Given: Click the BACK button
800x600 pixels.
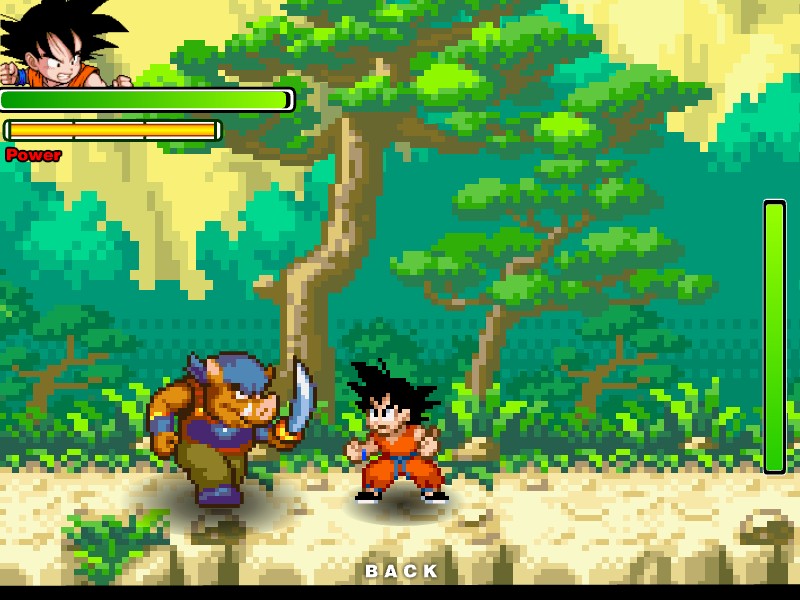Looking at the screenshot, I should click(402, 571).
